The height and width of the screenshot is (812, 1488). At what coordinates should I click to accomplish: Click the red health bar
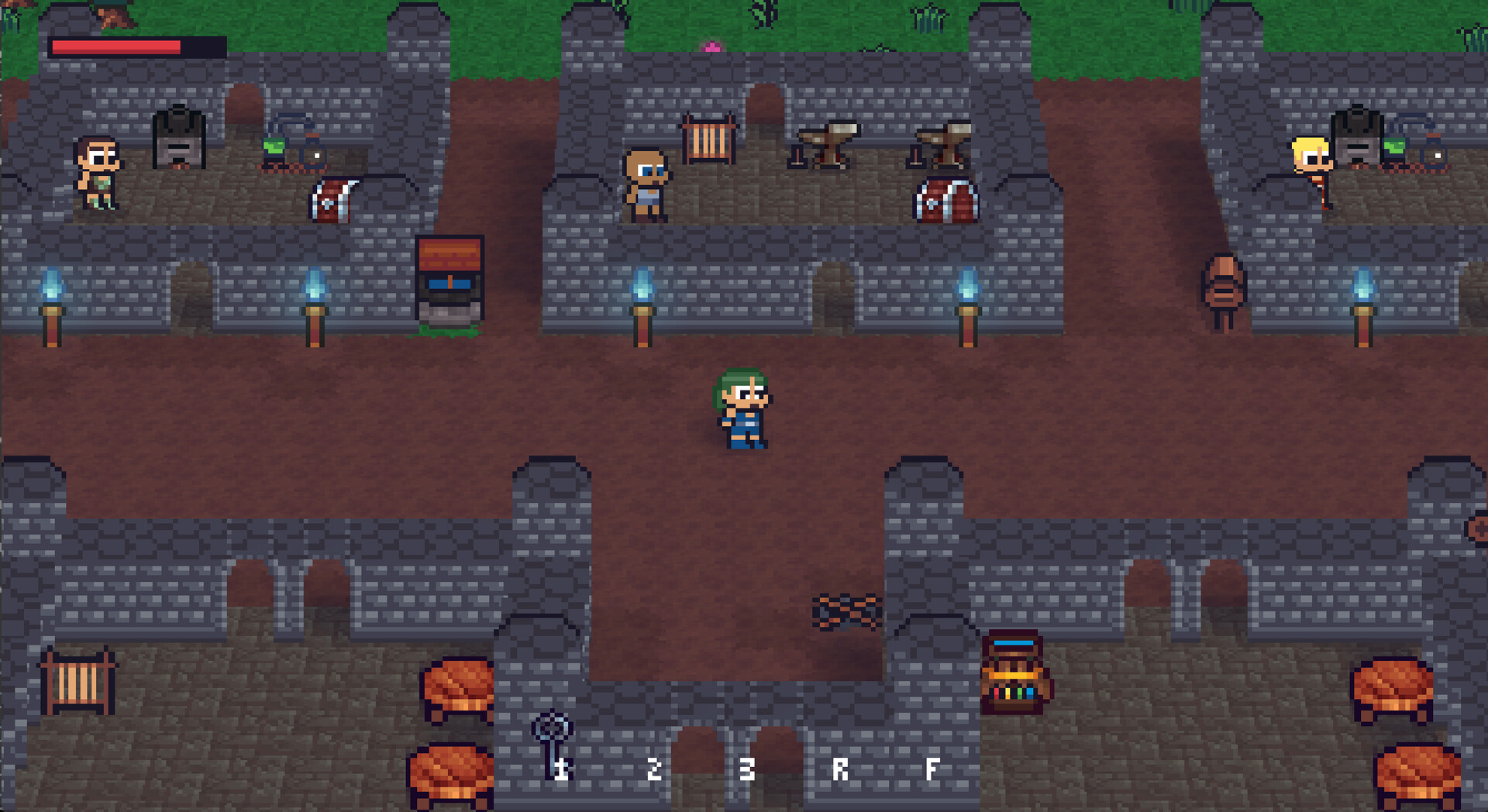point(116,45)
